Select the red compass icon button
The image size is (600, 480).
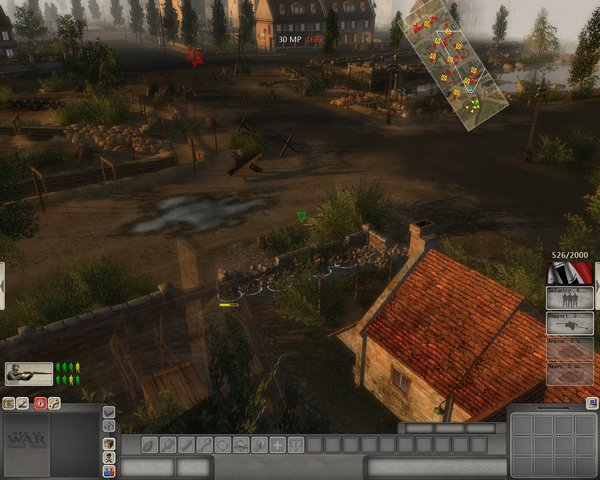pos(40,404)
